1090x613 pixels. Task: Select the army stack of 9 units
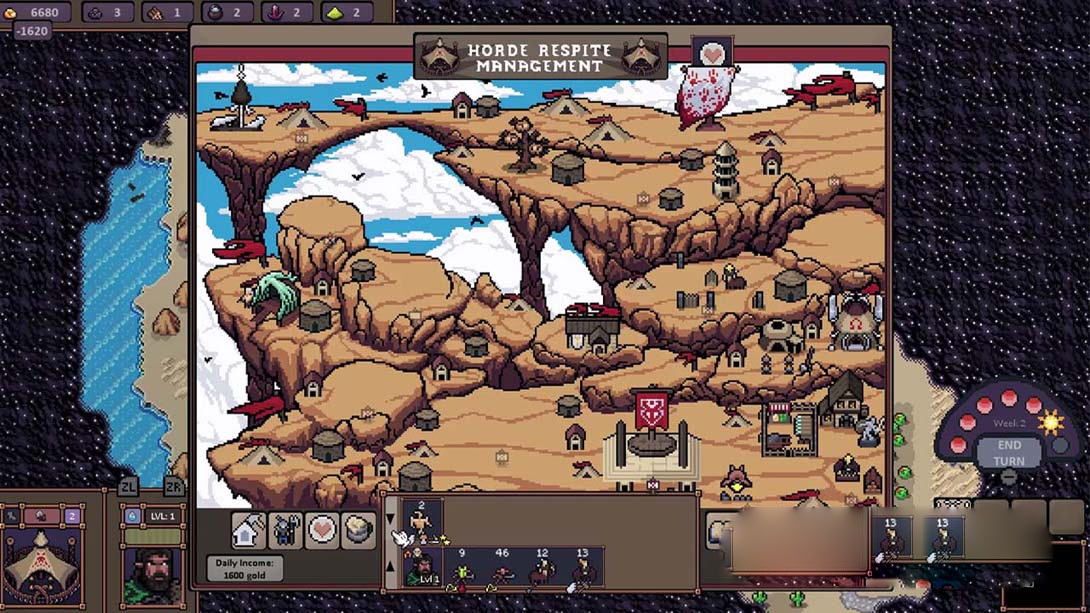coord(462,568)
